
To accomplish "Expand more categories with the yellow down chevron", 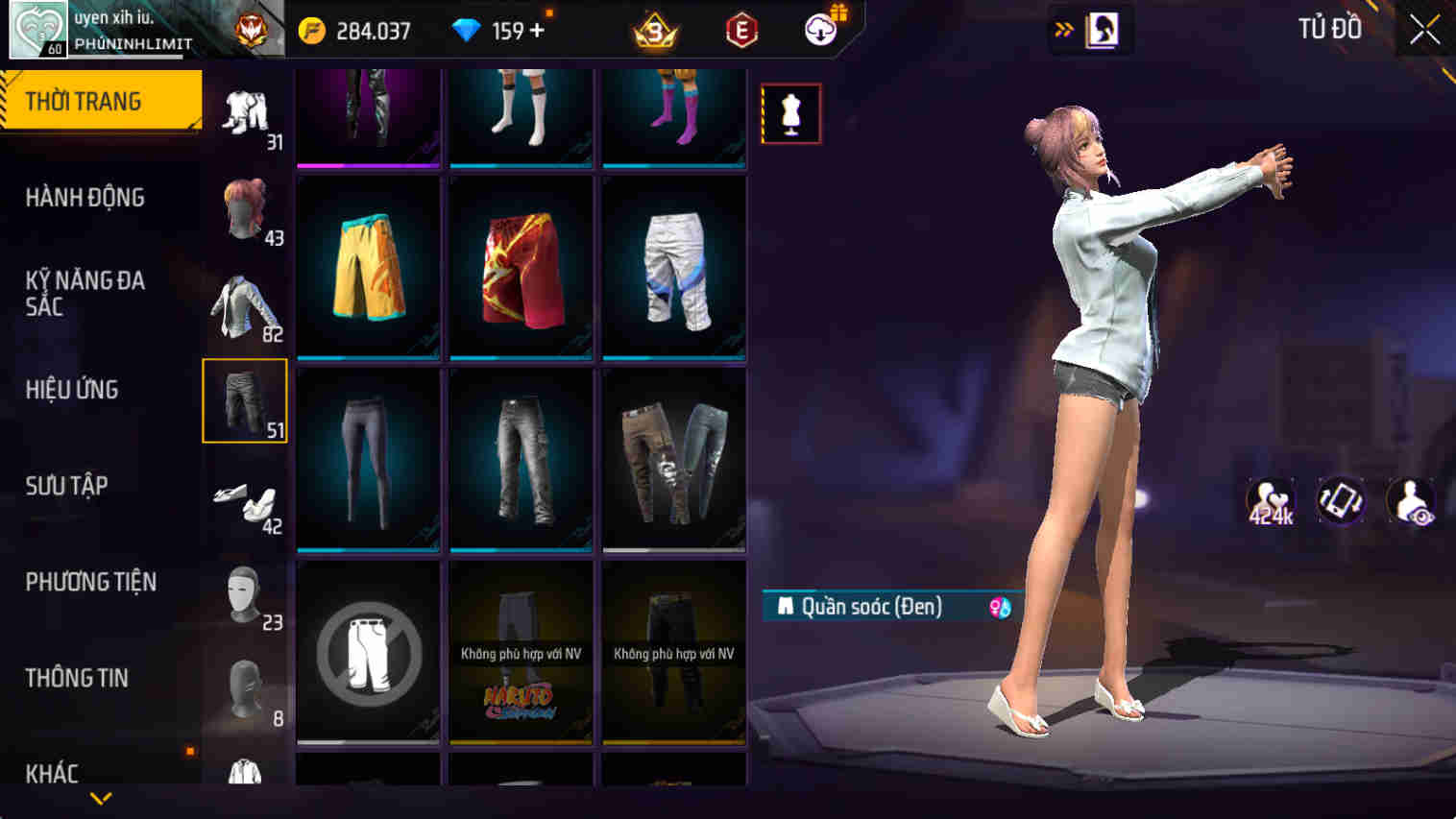I will [100, 800].
